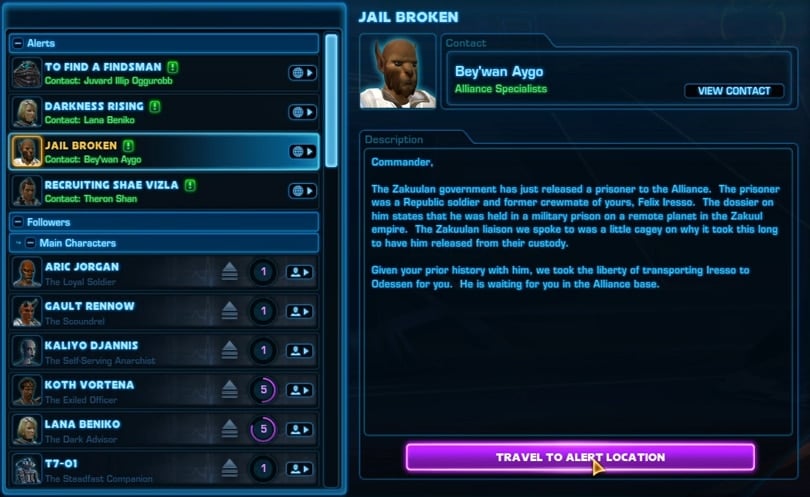Select the T7-01 companion row
The image size is (810, 497).
[x=120, y=468]
